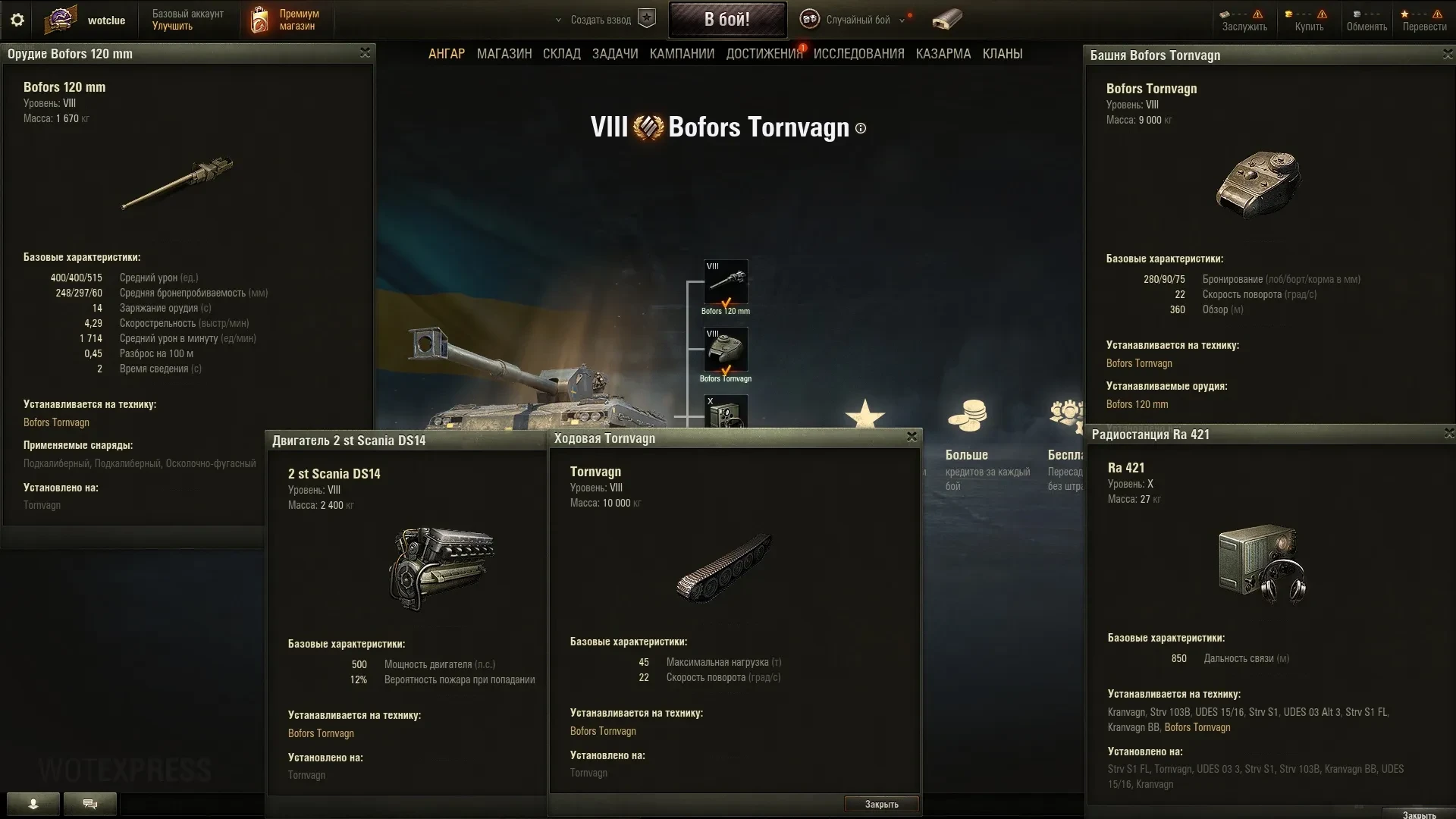Go to the ИССЛЕДОВАНИЯ tab
The image size is (1456, 819).
coord(858,54)
